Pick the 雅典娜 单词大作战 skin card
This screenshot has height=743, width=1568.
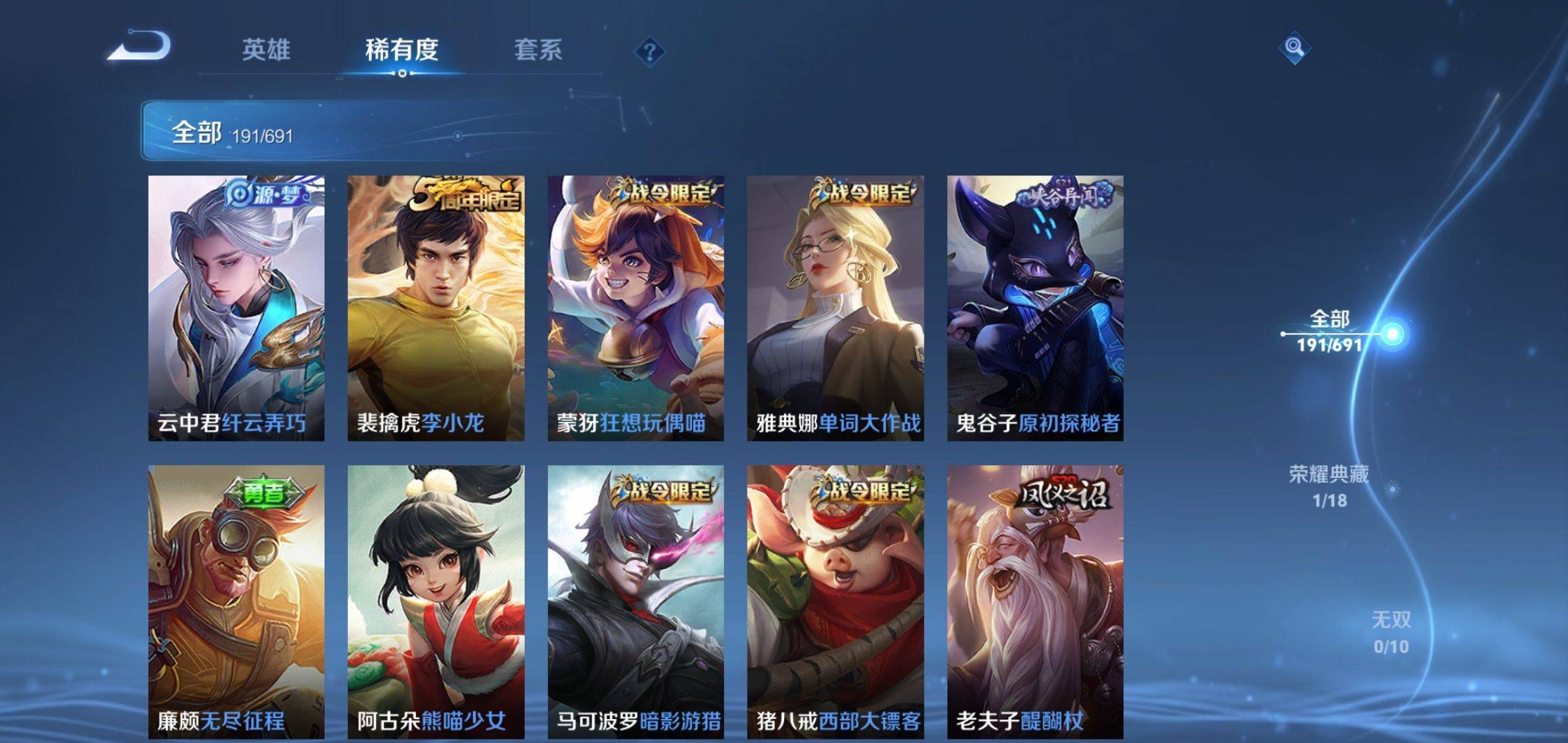[835, 308]
